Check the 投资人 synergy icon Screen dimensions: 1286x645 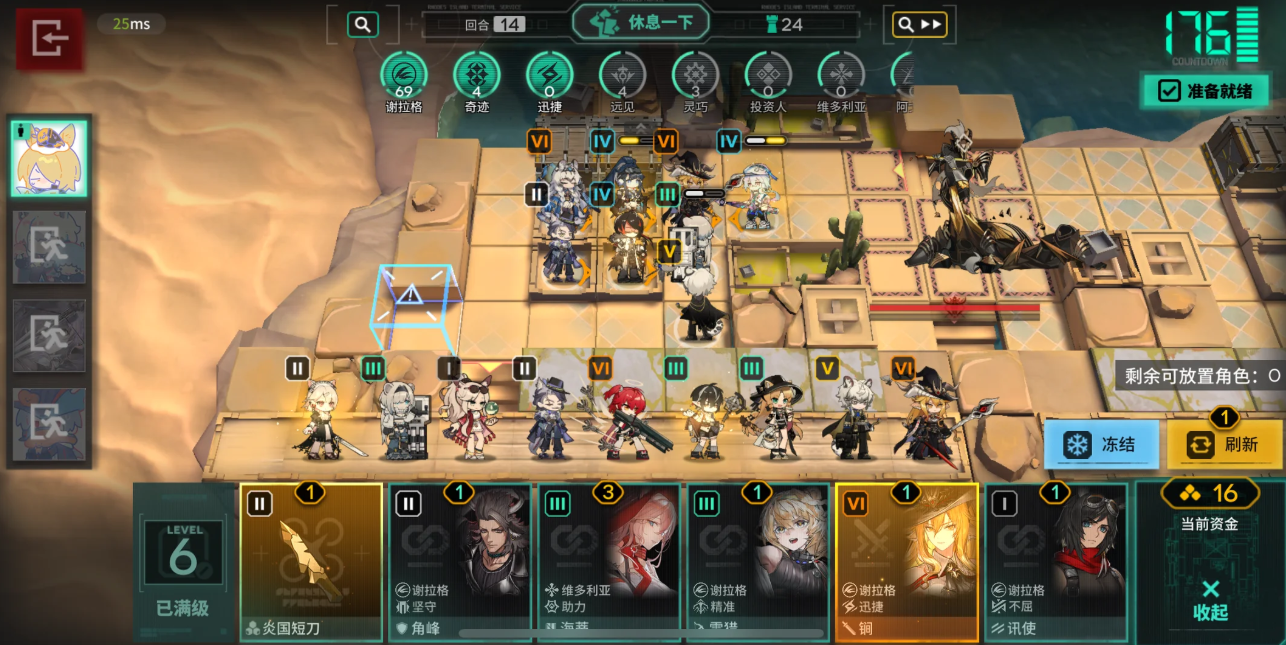[768, 76]
